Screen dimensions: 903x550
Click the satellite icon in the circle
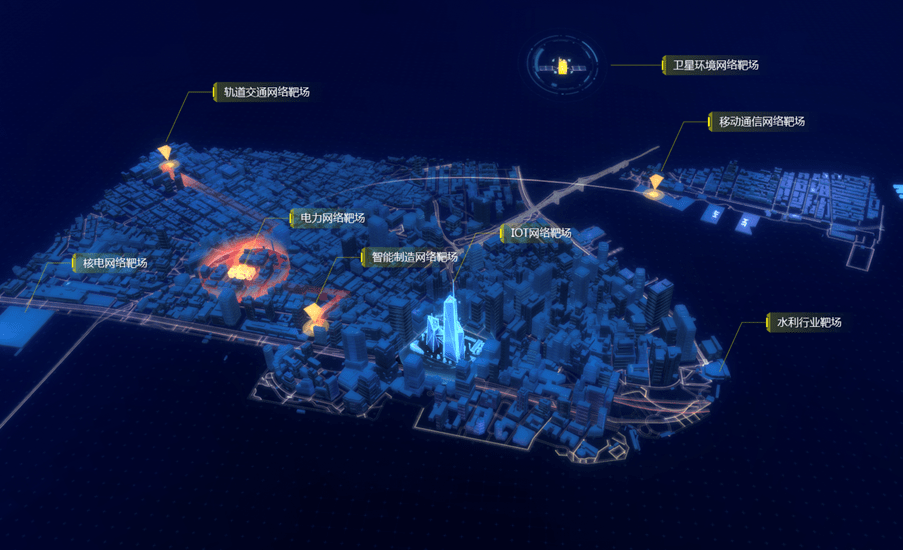tap(565, 67)
